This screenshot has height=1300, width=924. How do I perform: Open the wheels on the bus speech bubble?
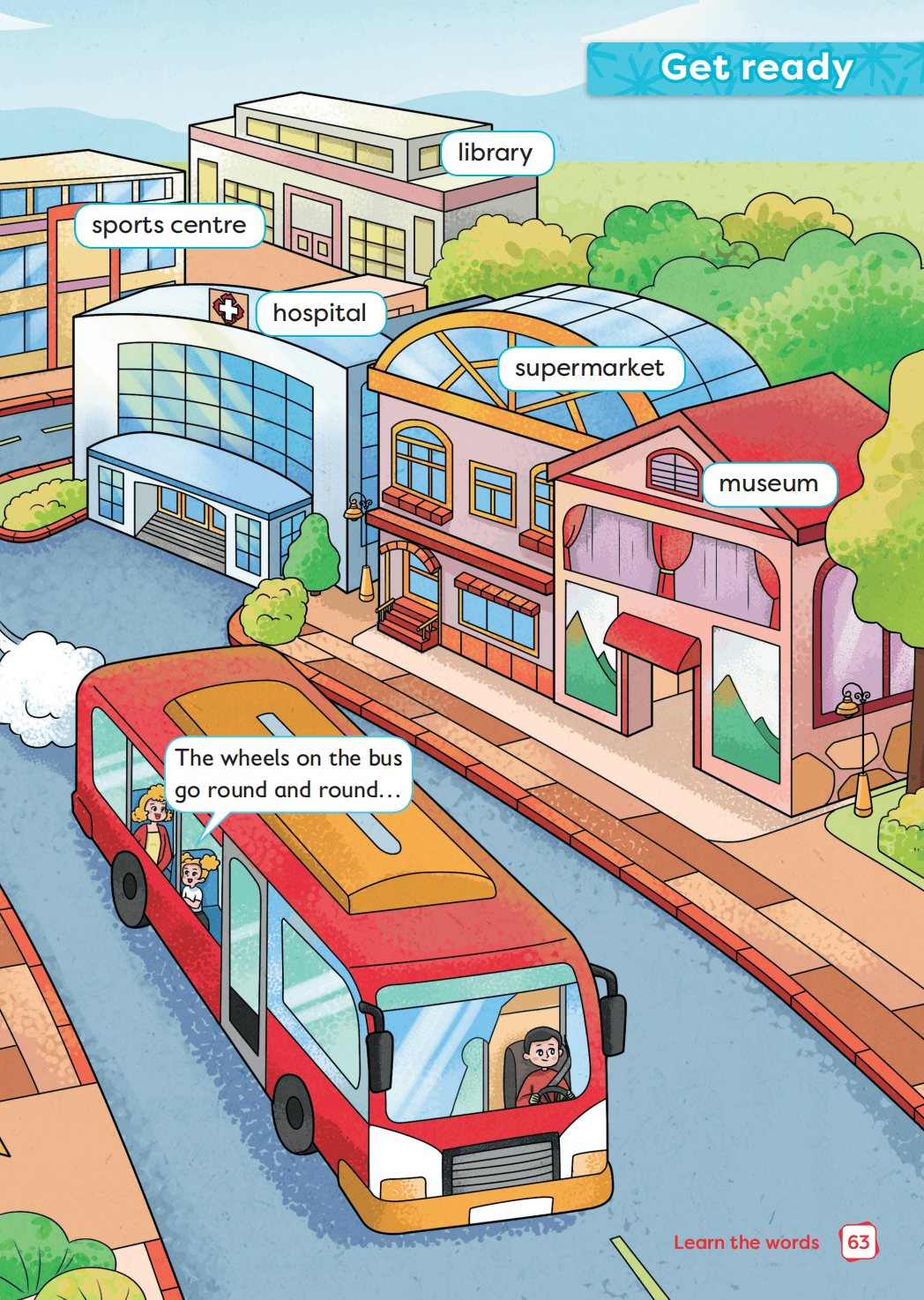tap(288, 773)
